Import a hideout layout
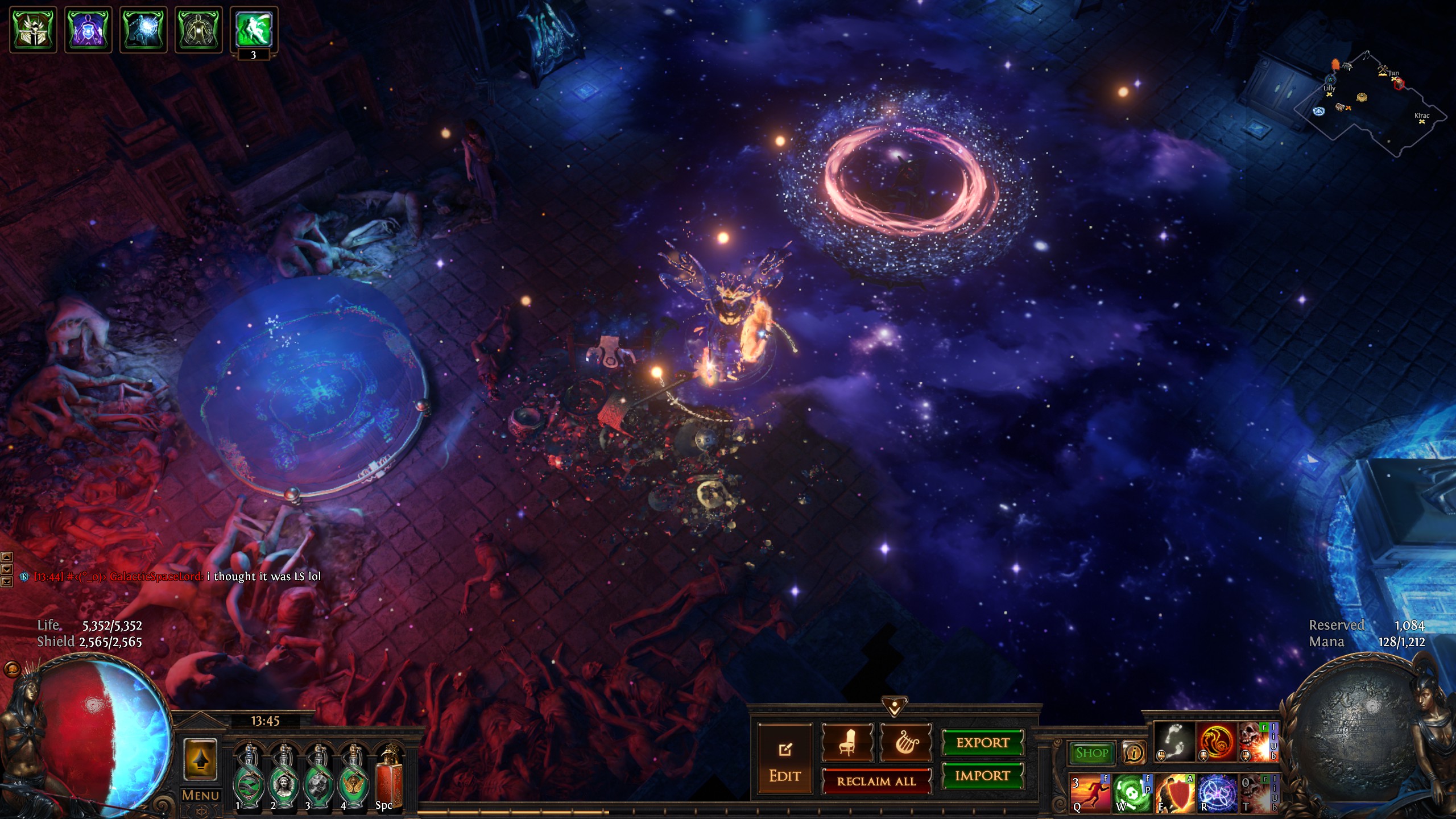This screenshot has width=1456, height=819. (982, 776)
